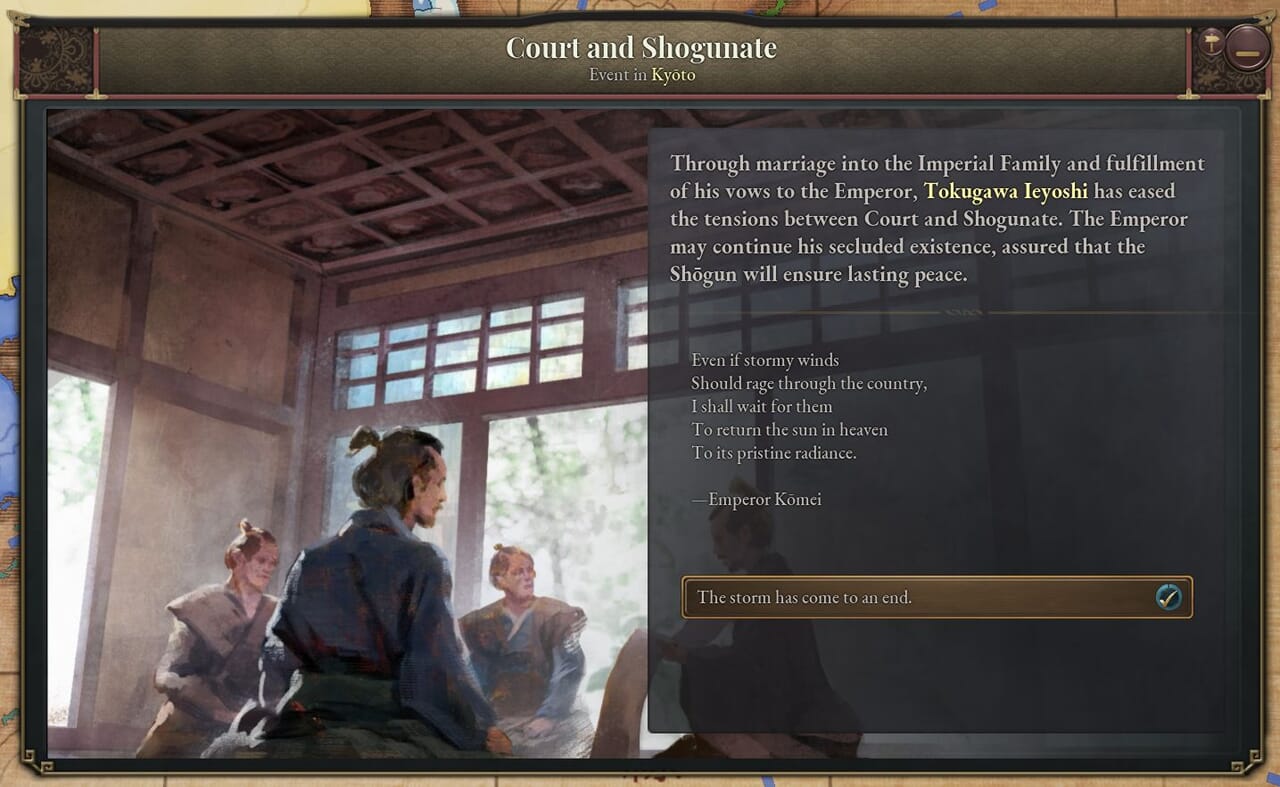Follow the highlighted Tokugawa Ieyoshi name link
The image size is (1280, 787).
1005,191
